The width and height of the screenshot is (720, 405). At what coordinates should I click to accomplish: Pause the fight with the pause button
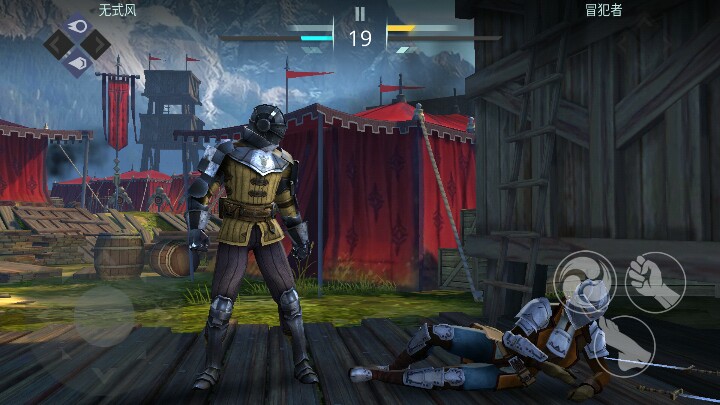click(360, 14)
